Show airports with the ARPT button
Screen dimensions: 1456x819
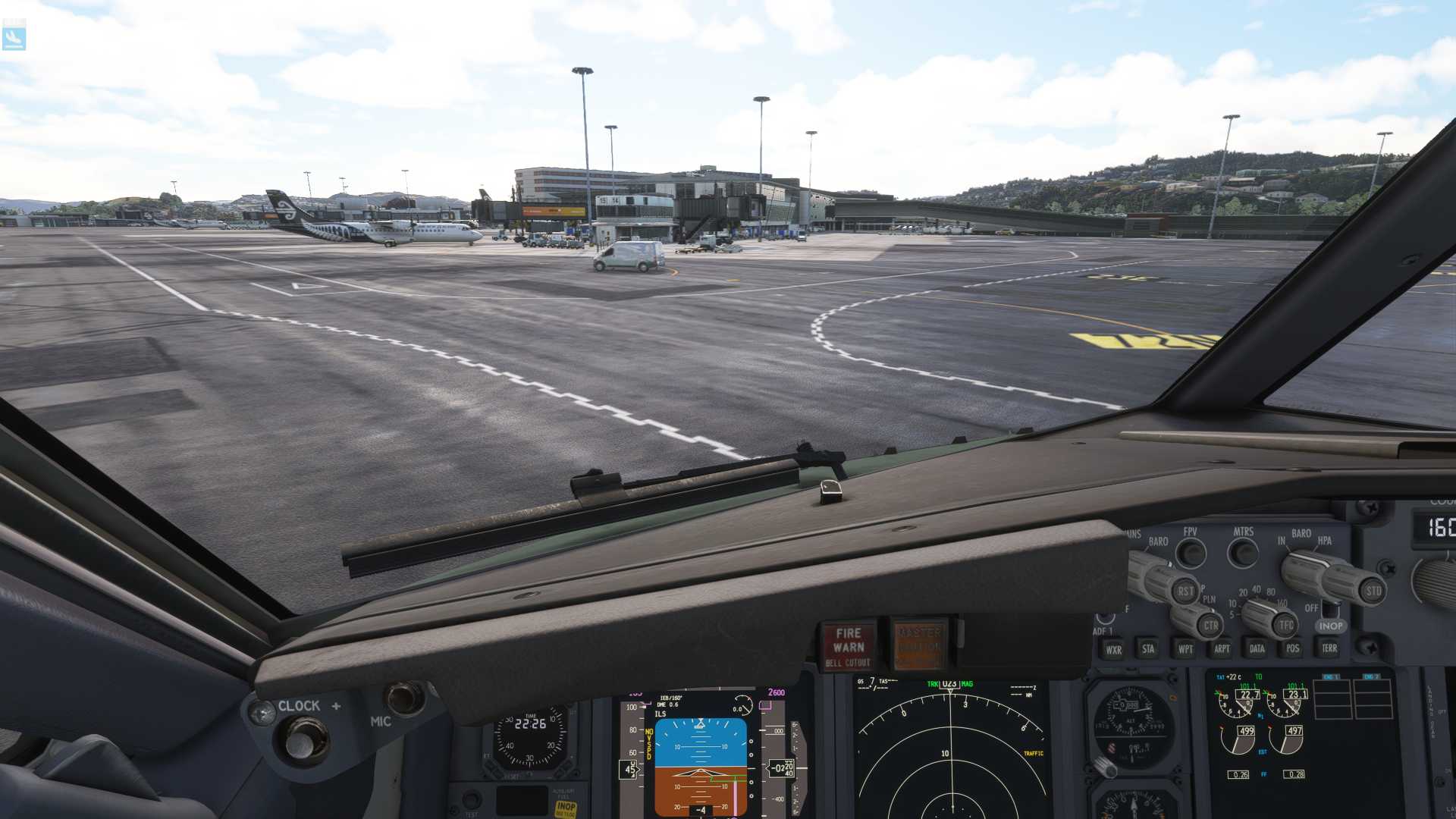point(1221,650)
